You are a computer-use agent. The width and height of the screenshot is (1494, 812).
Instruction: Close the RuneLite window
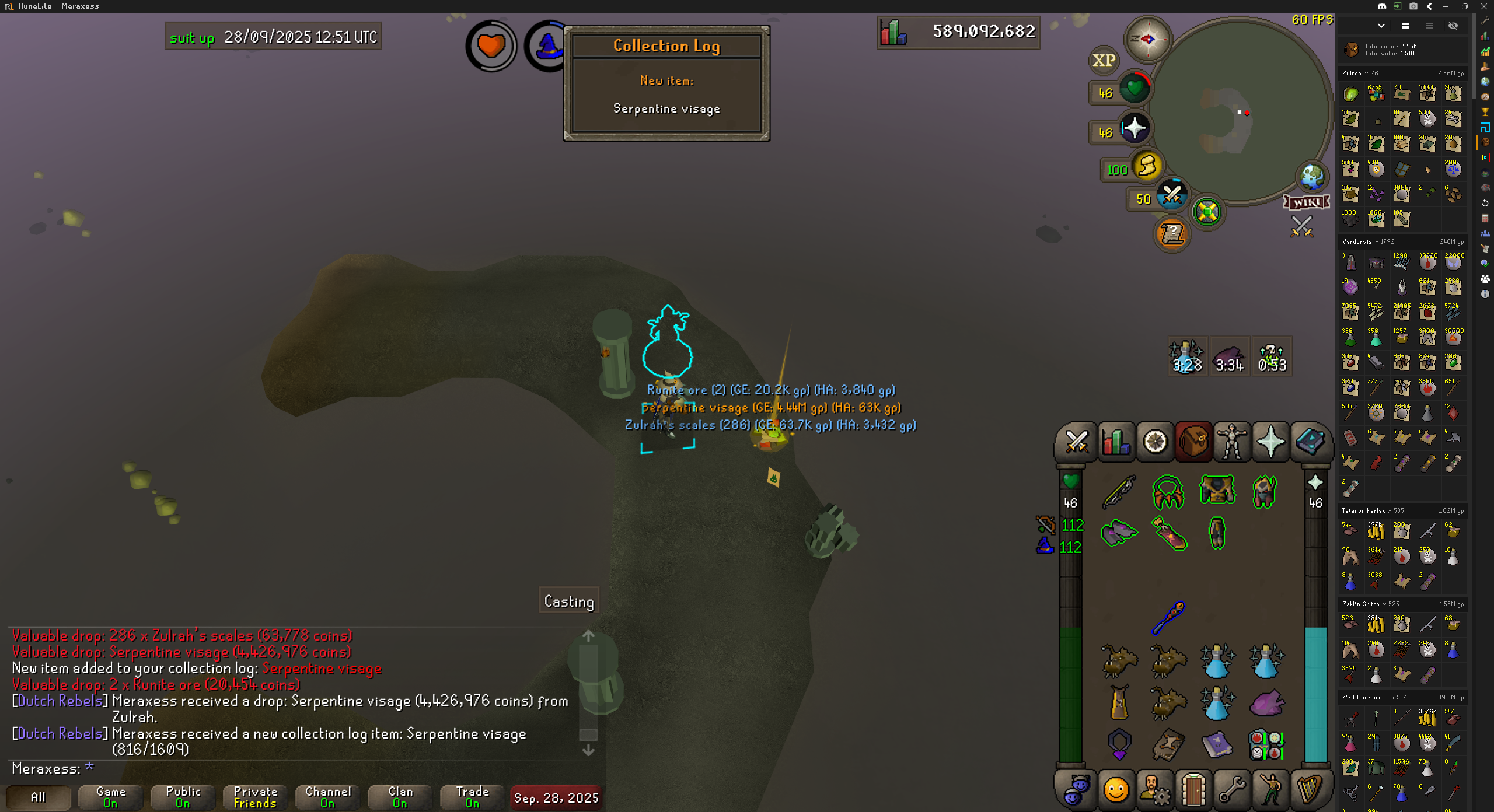(1483, 6)
